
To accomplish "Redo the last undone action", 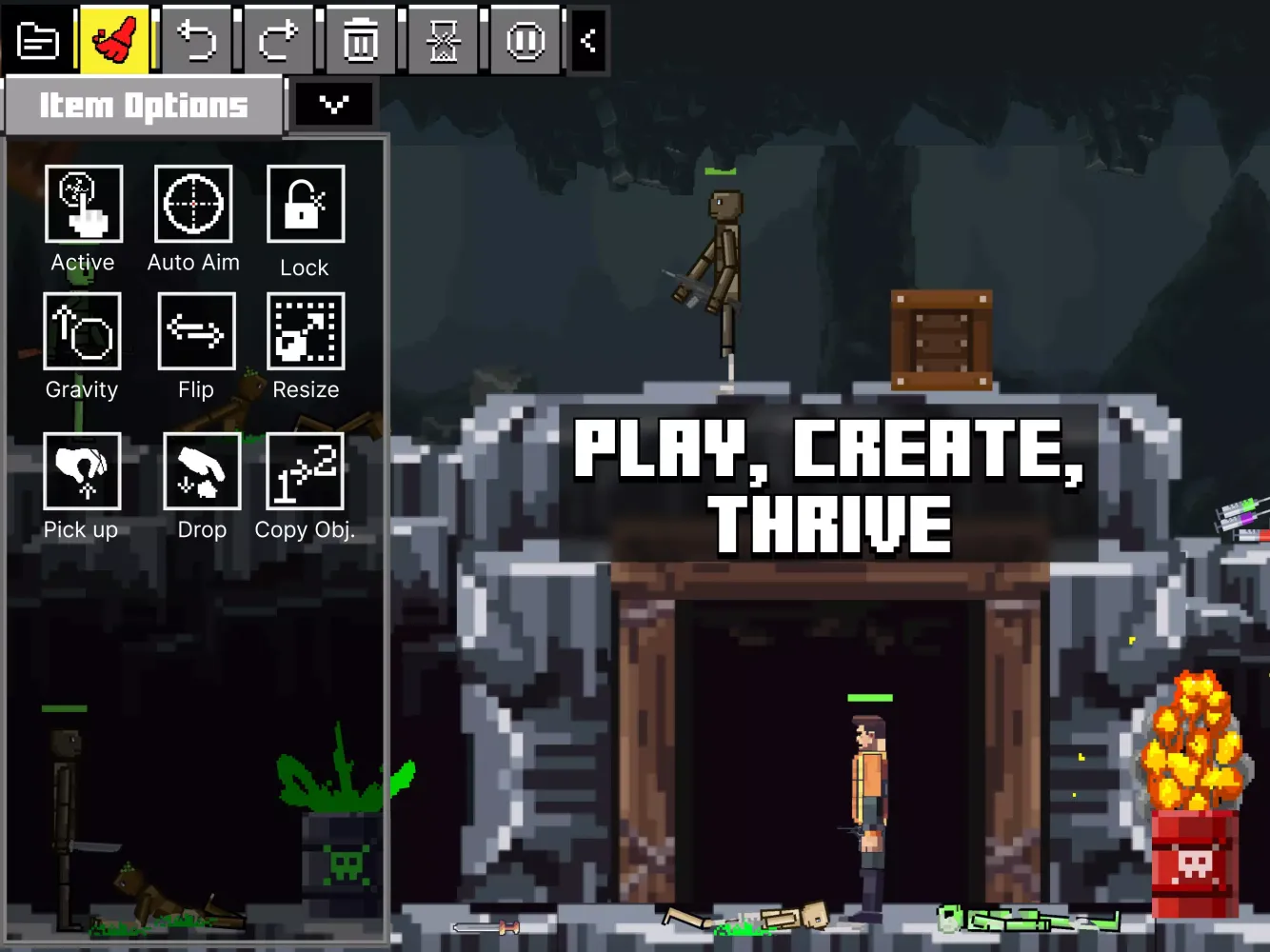I will pyautogui.click(x=278, y=40).
